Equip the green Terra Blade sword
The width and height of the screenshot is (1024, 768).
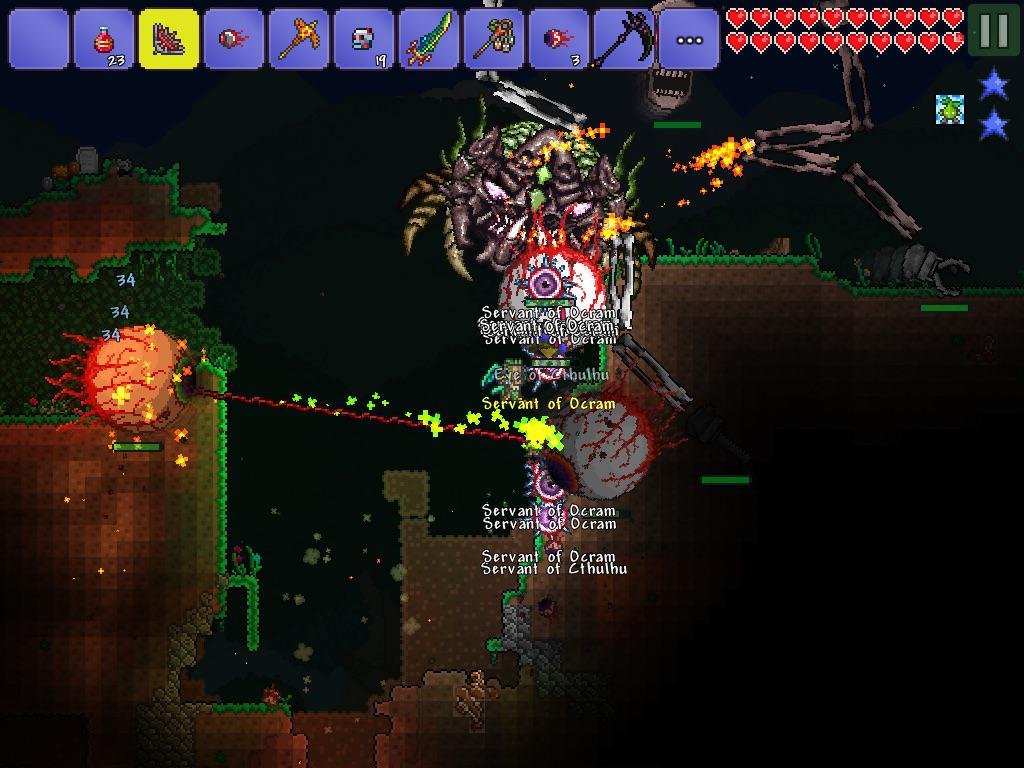point(429,39)
